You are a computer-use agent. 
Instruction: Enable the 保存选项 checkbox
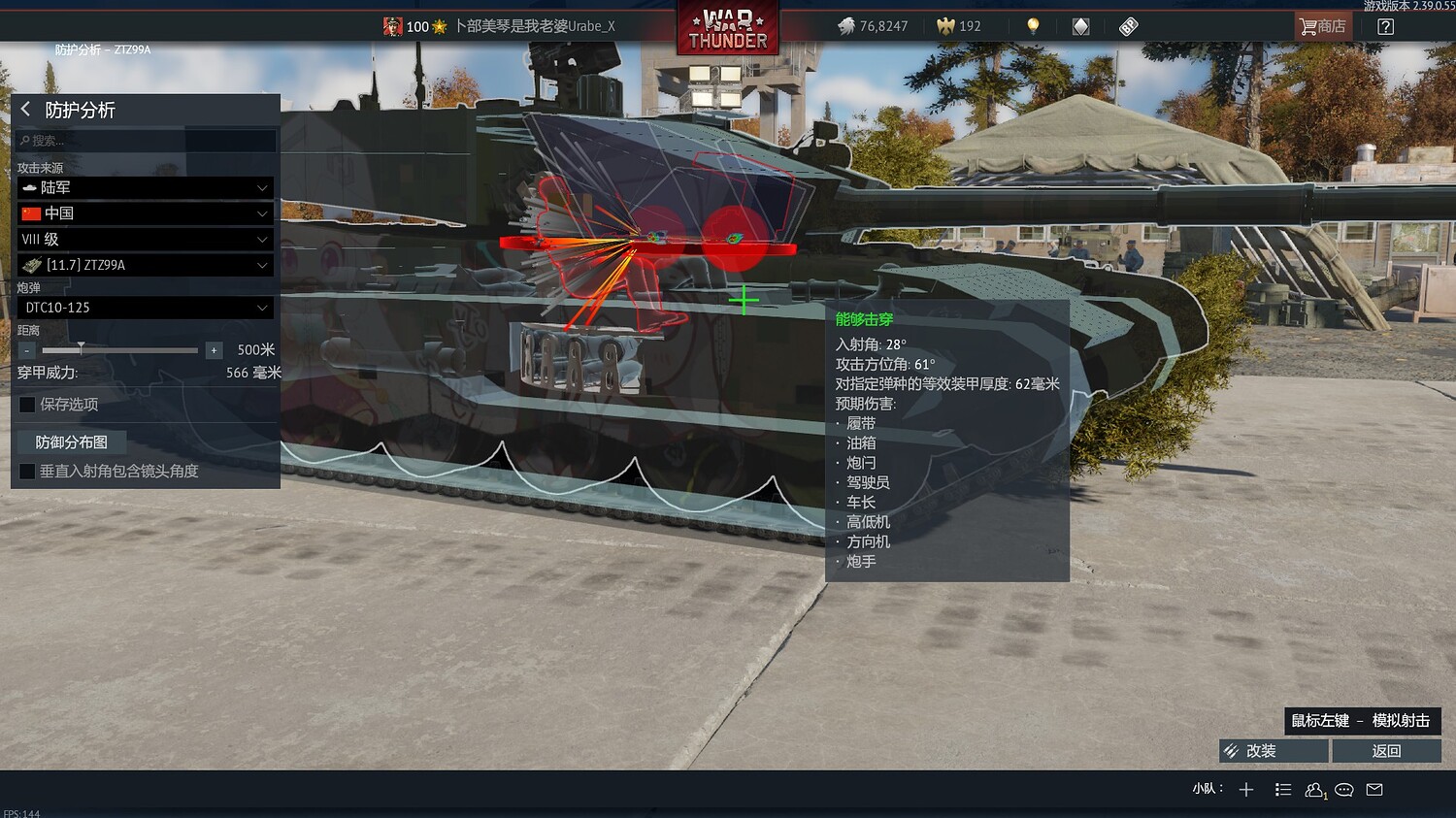[26, 405]
